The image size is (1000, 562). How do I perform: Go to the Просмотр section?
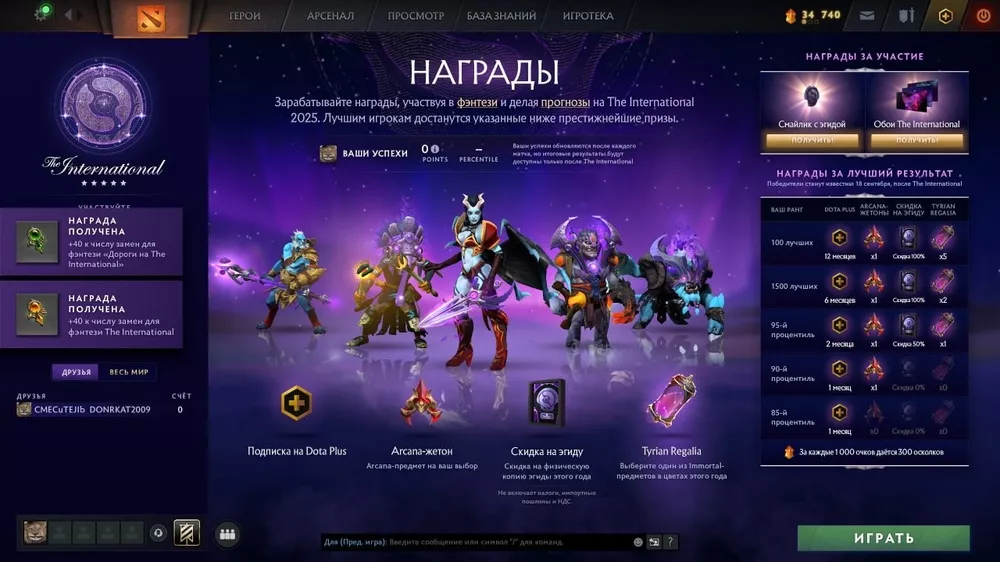pyautogui.click(x=415, y=16)
